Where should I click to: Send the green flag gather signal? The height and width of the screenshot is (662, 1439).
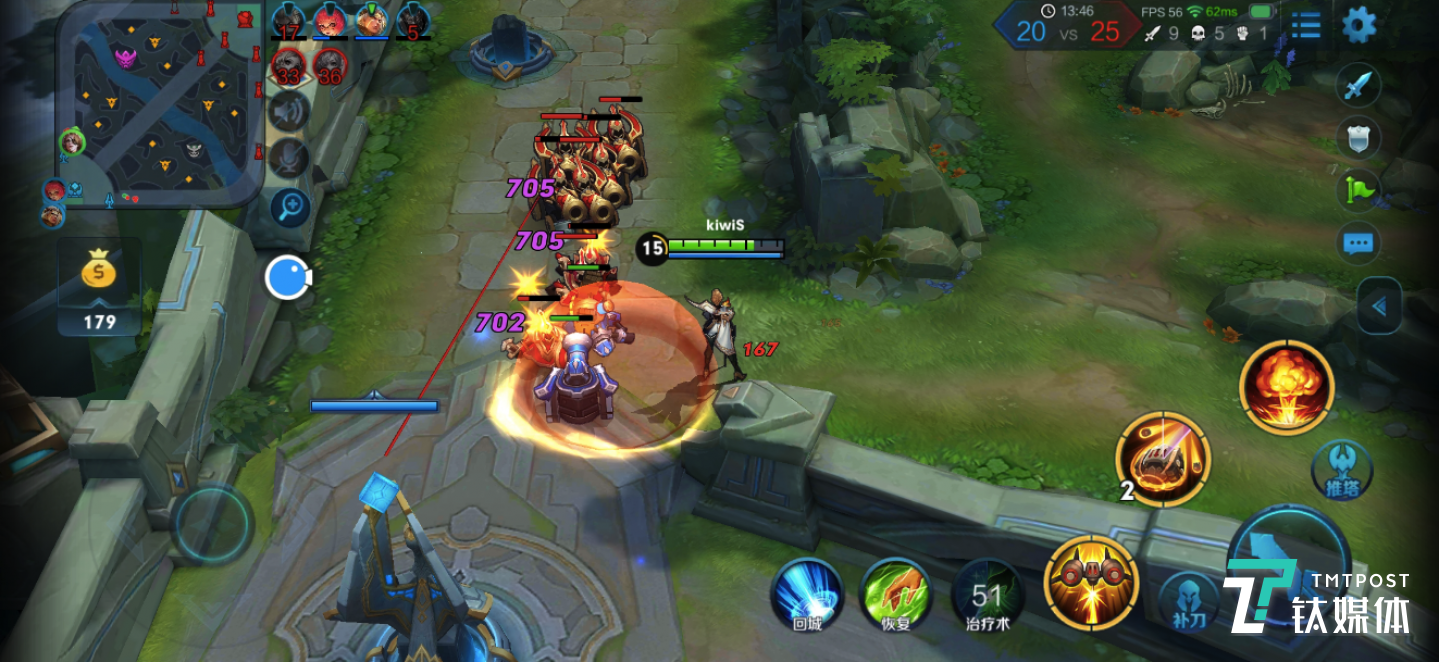pos(1358,188)
